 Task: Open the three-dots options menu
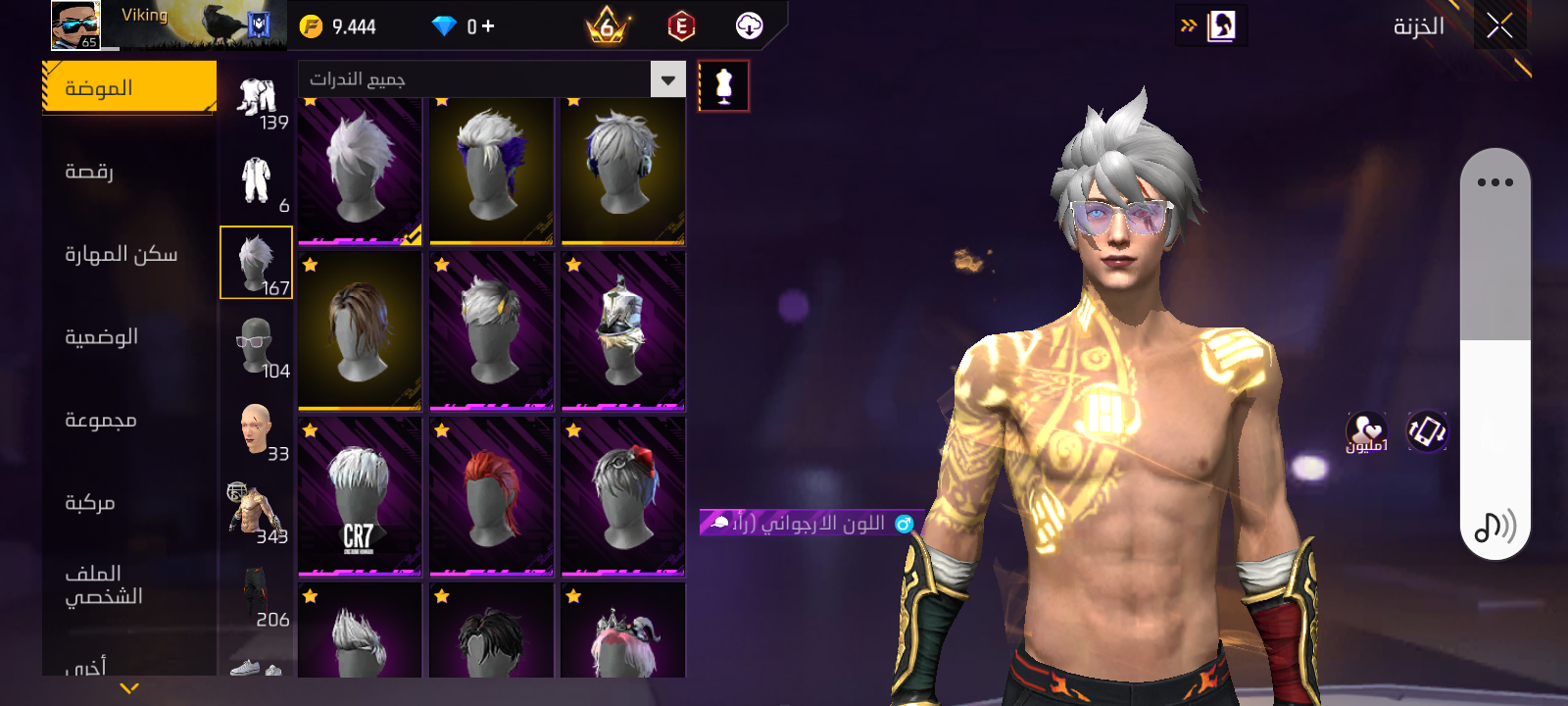pyautogui.click(x=1494, y=182)
